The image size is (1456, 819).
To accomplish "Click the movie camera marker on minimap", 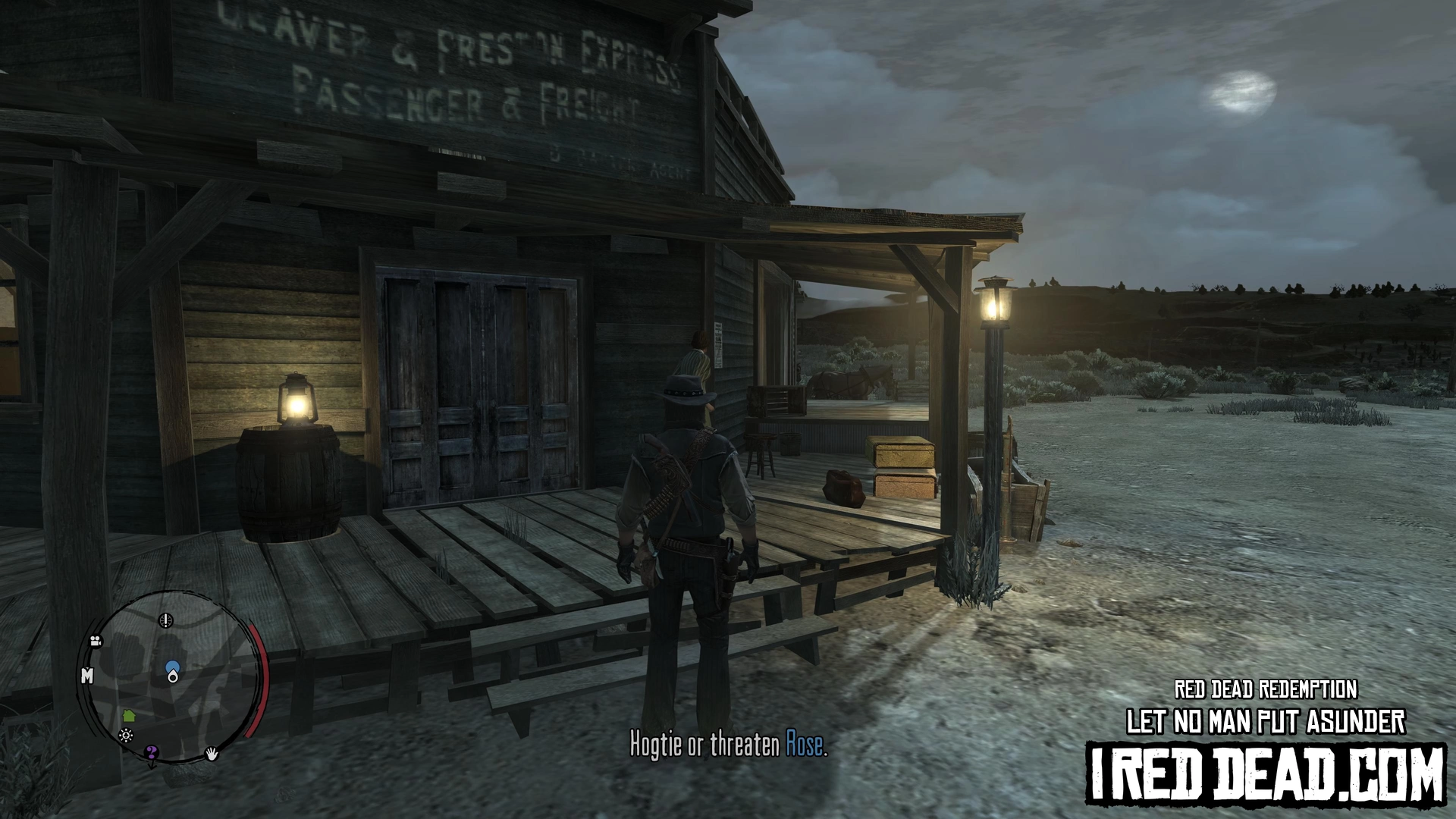I will (x=96, y=642).
